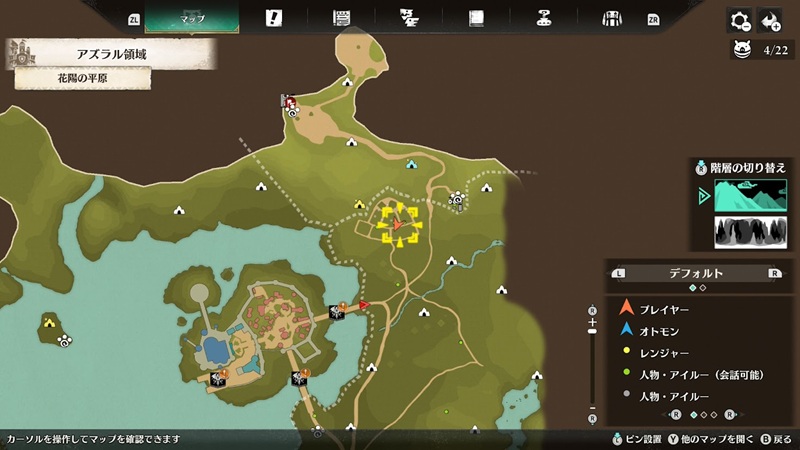This screenshot has height=450, width=800.
Task: Select the yellow-bracketed player cursor on map
Action: (398, 224)
